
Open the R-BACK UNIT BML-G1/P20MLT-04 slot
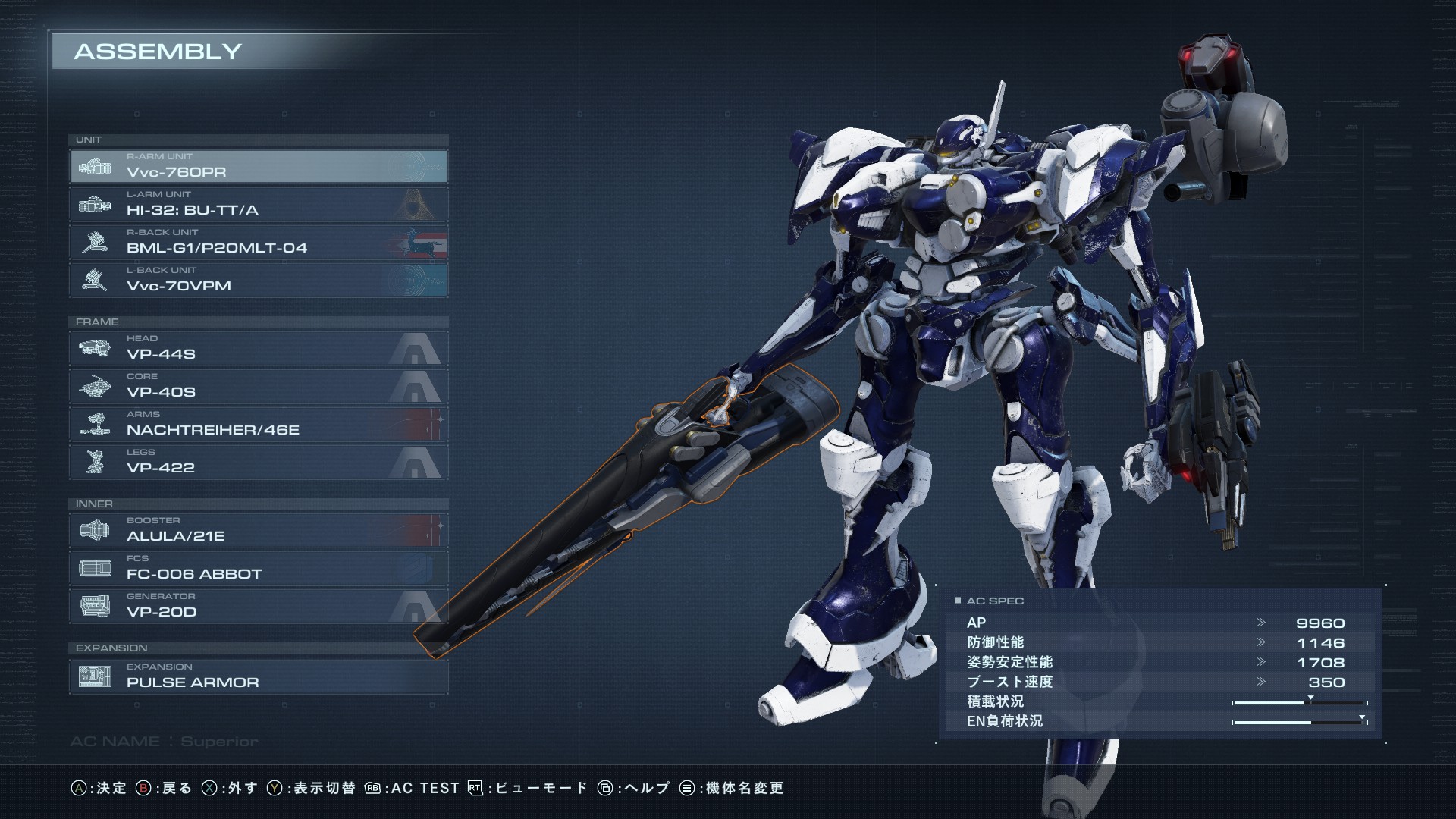tap(259, 242)
